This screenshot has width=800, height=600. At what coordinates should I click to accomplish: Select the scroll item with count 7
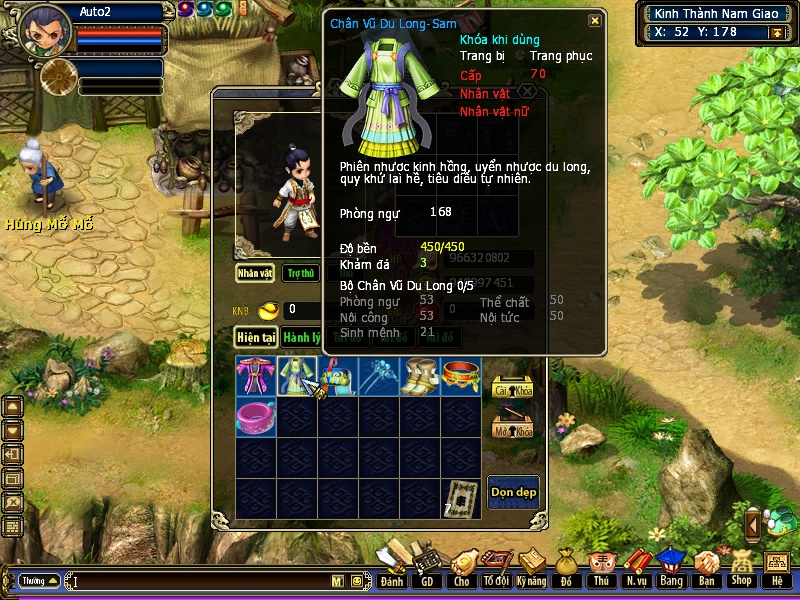(x=461, y=499)
